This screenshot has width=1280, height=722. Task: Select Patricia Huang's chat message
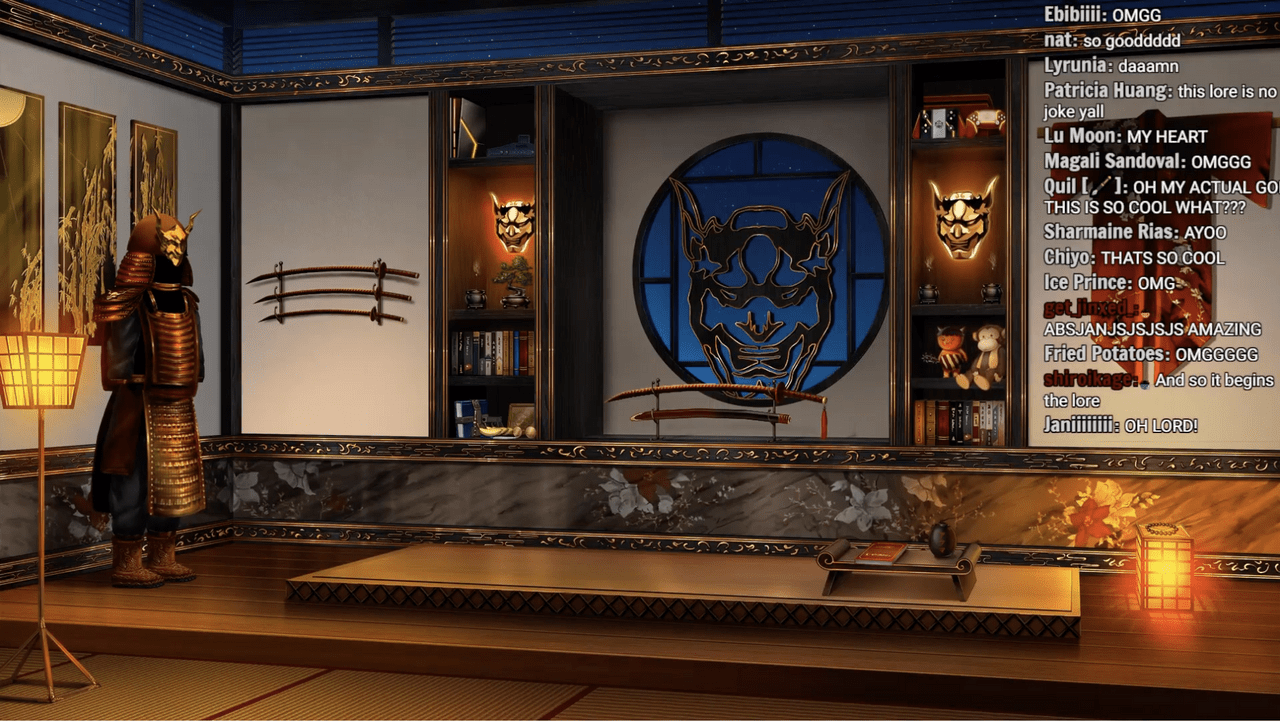pyautogui.click(x=1226, y=92)
